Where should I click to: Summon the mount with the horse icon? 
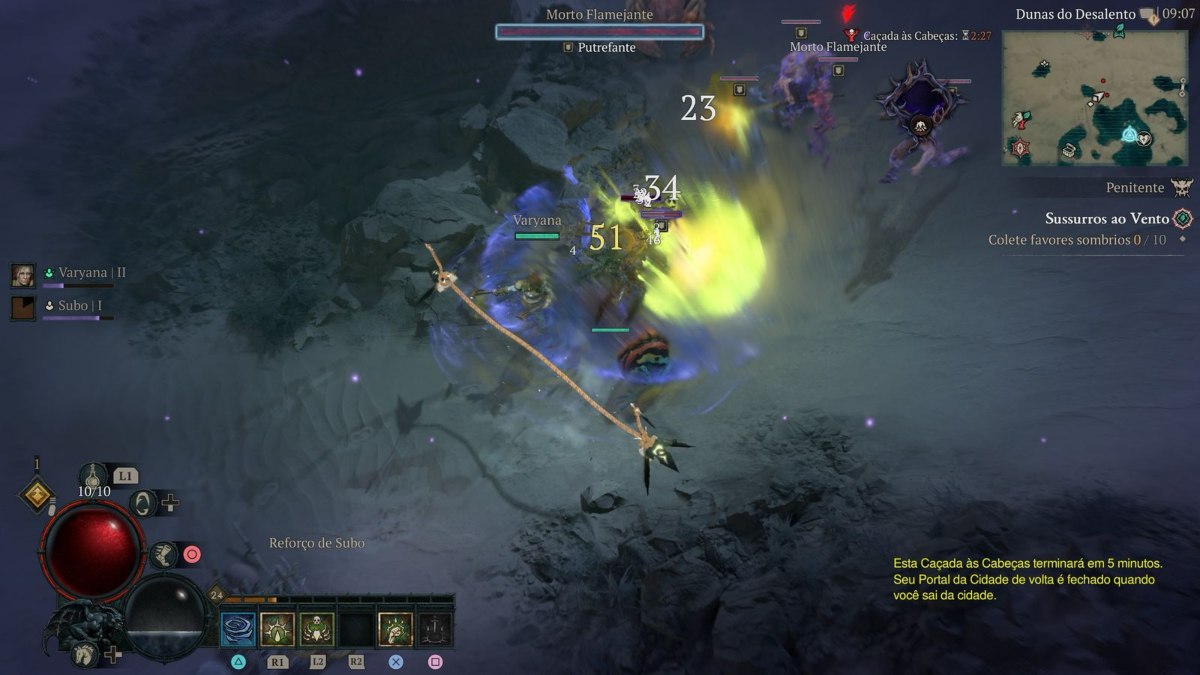(84, 654)
